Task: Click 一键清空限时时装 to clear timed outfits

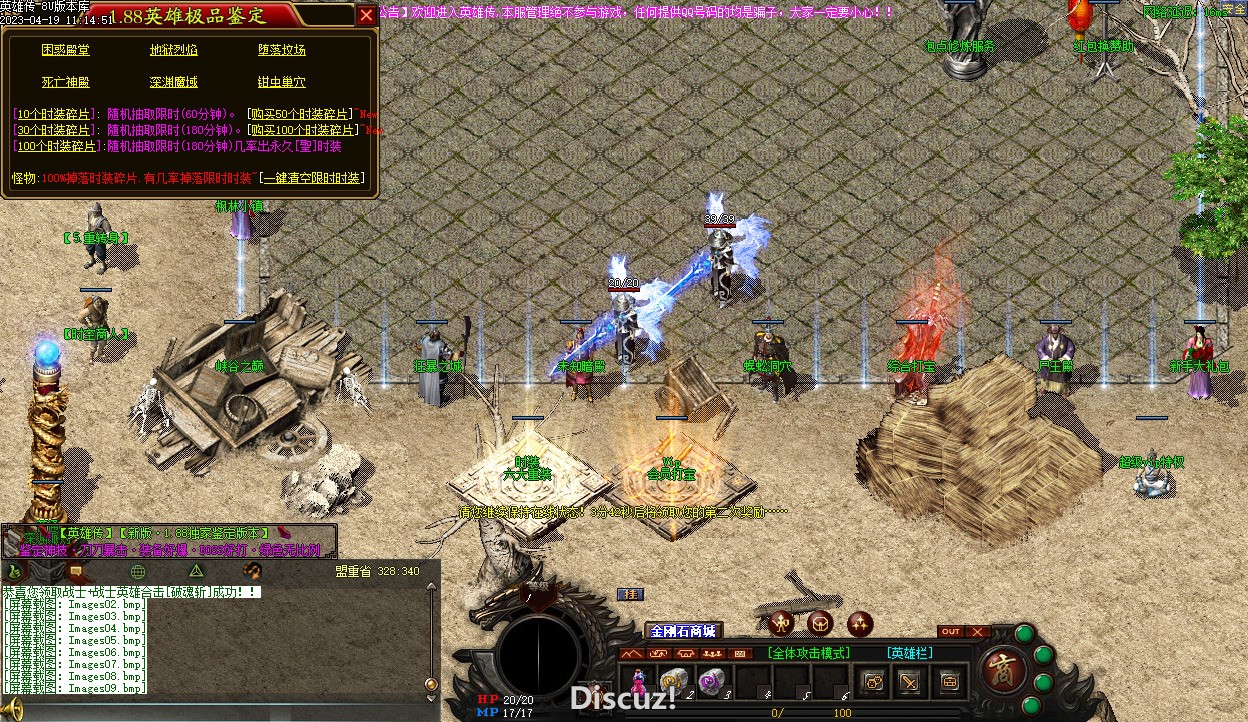Action: point(311,178)
